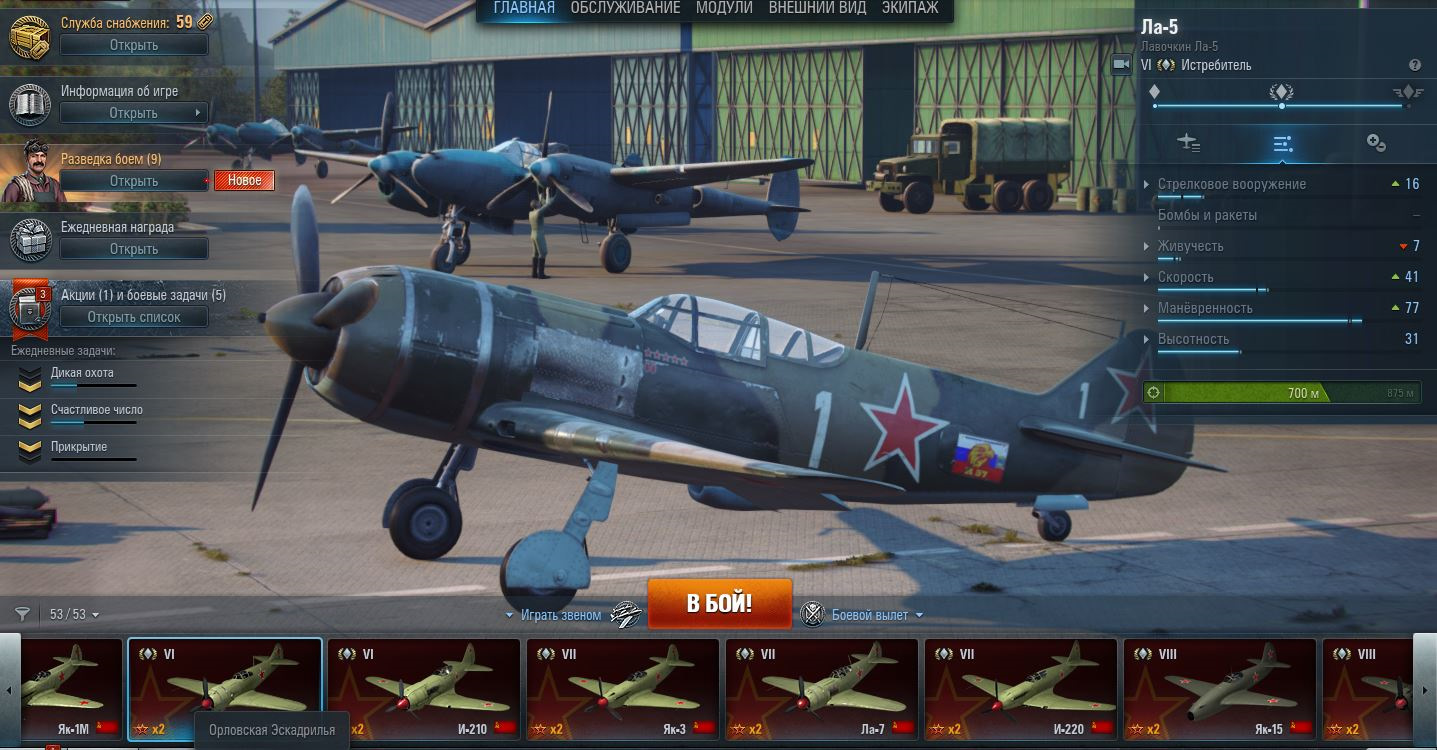
Task: Select the Як-3 aircraft in the carousel
Action: pyautogui.click(x=622, y=688)
